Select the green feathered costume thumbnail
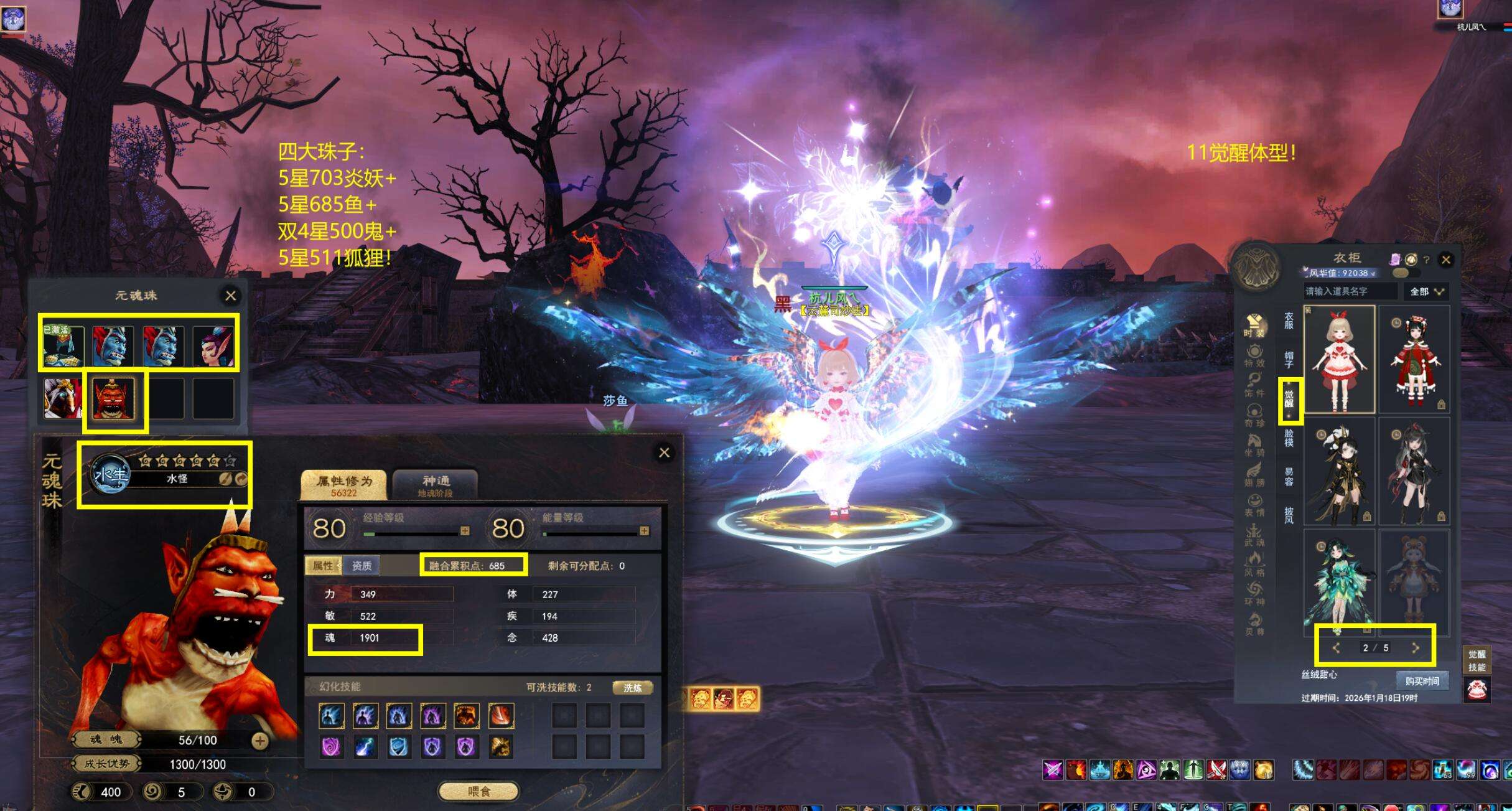Screen dimensions: 1512x811 click(1339, 580)
